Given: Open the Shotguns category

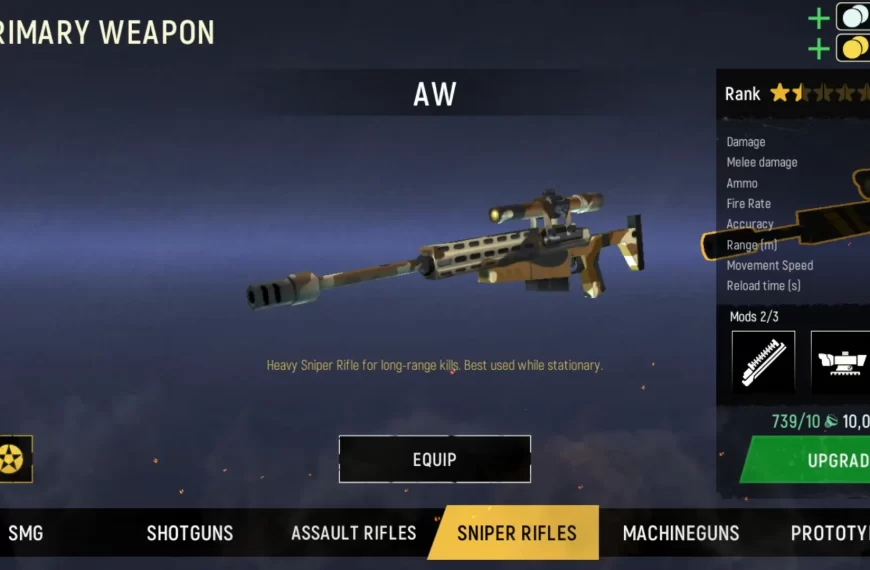Looking at the screenshot, I should click(190, 533).
